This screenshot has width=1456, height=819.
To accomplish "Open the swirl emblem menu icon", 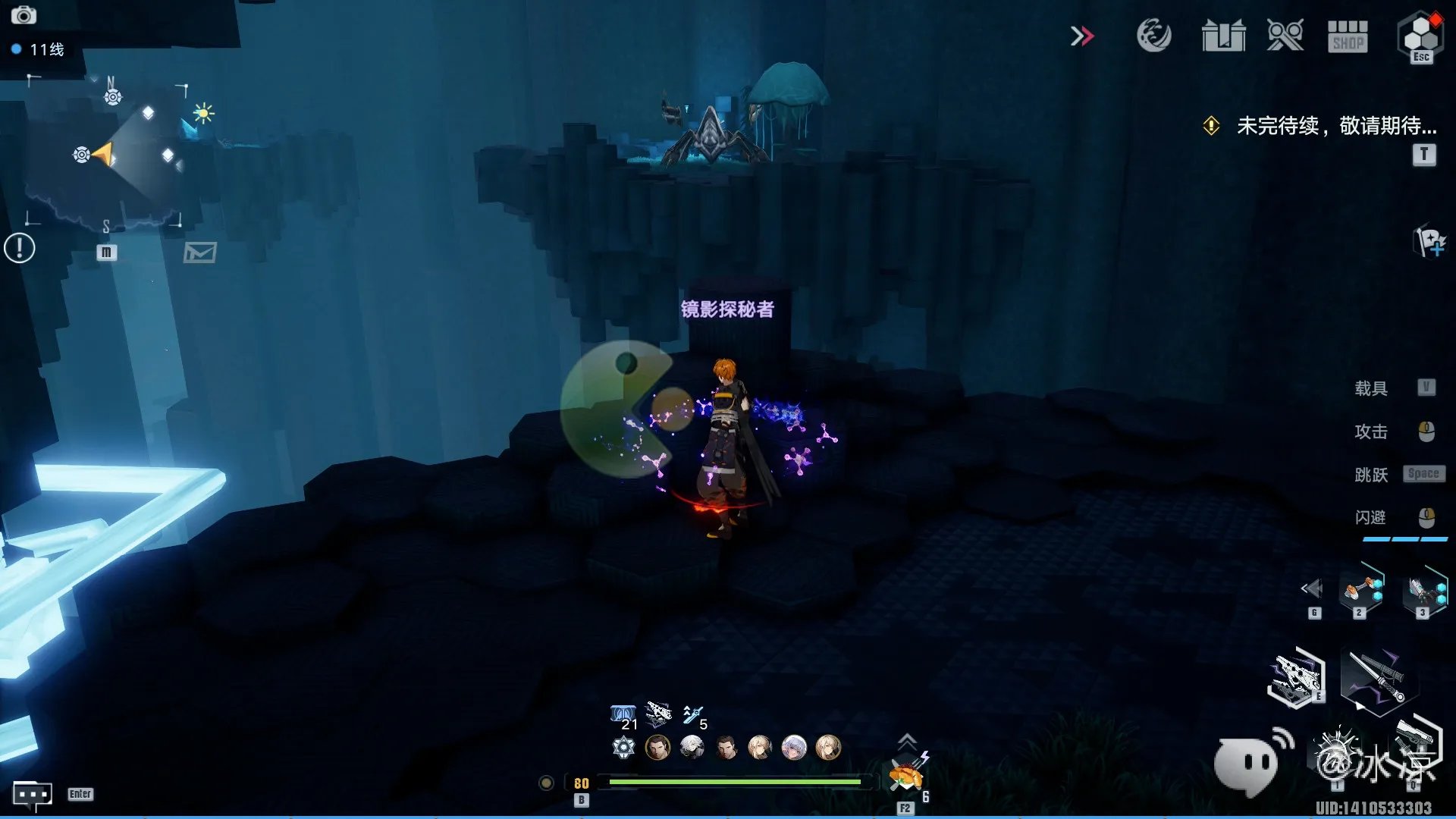I will (x=1153, y=36).
